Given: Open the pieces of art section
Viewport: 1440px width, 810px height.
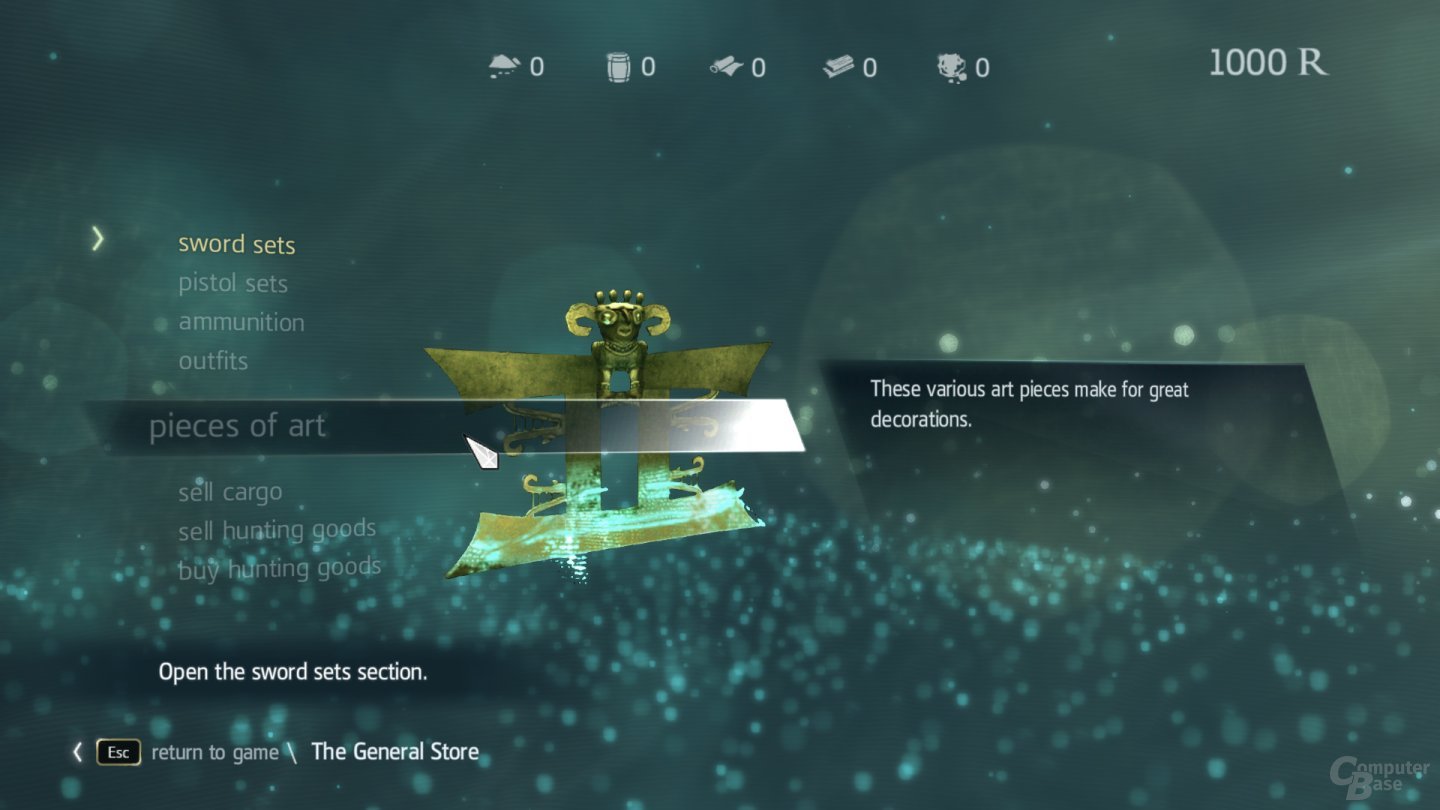Looking at the screenshot, I should pos(237,426).
